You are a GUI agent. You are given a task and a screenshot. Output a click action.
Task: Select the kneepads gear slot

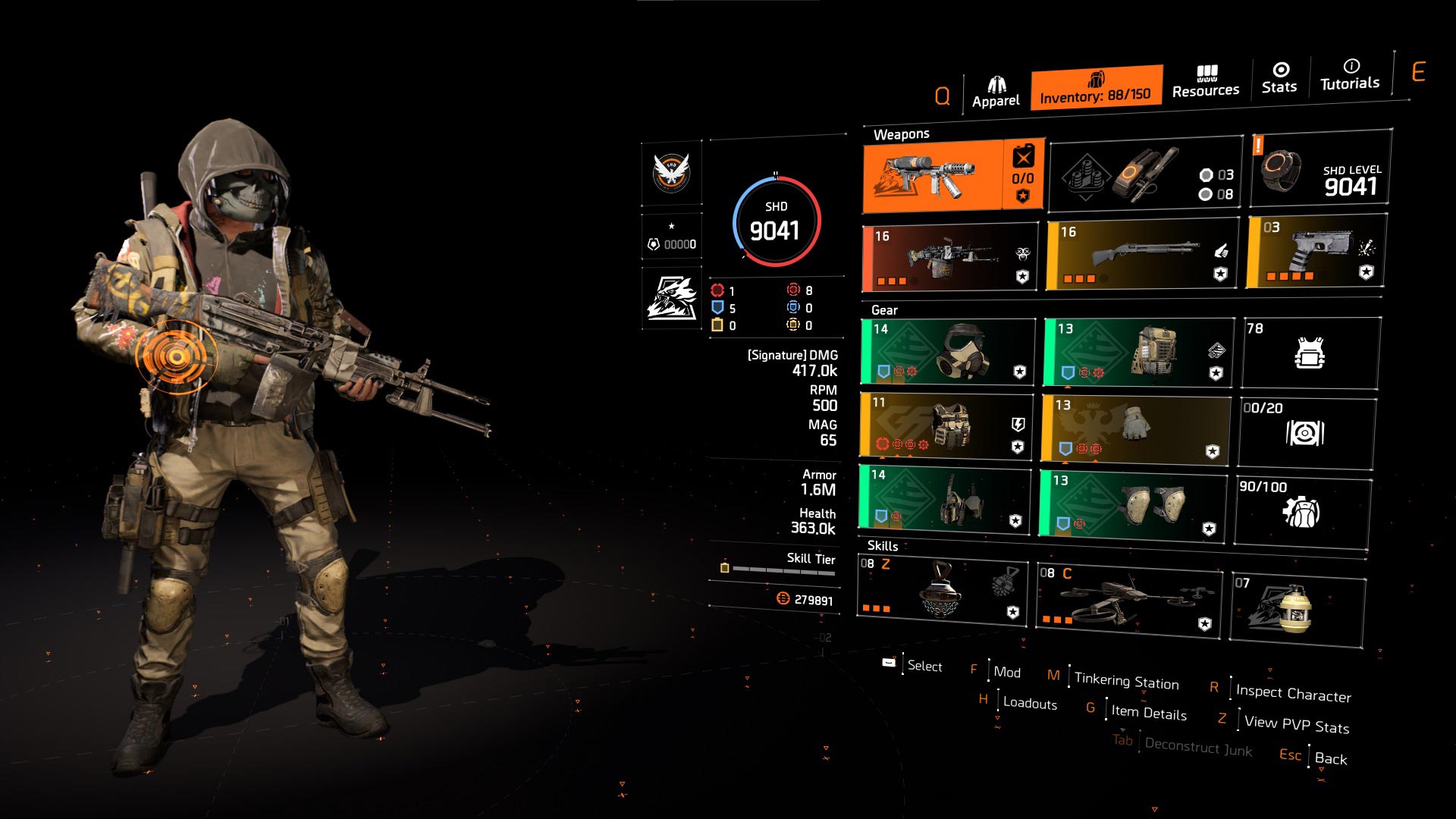click(x=1133, y=504)
